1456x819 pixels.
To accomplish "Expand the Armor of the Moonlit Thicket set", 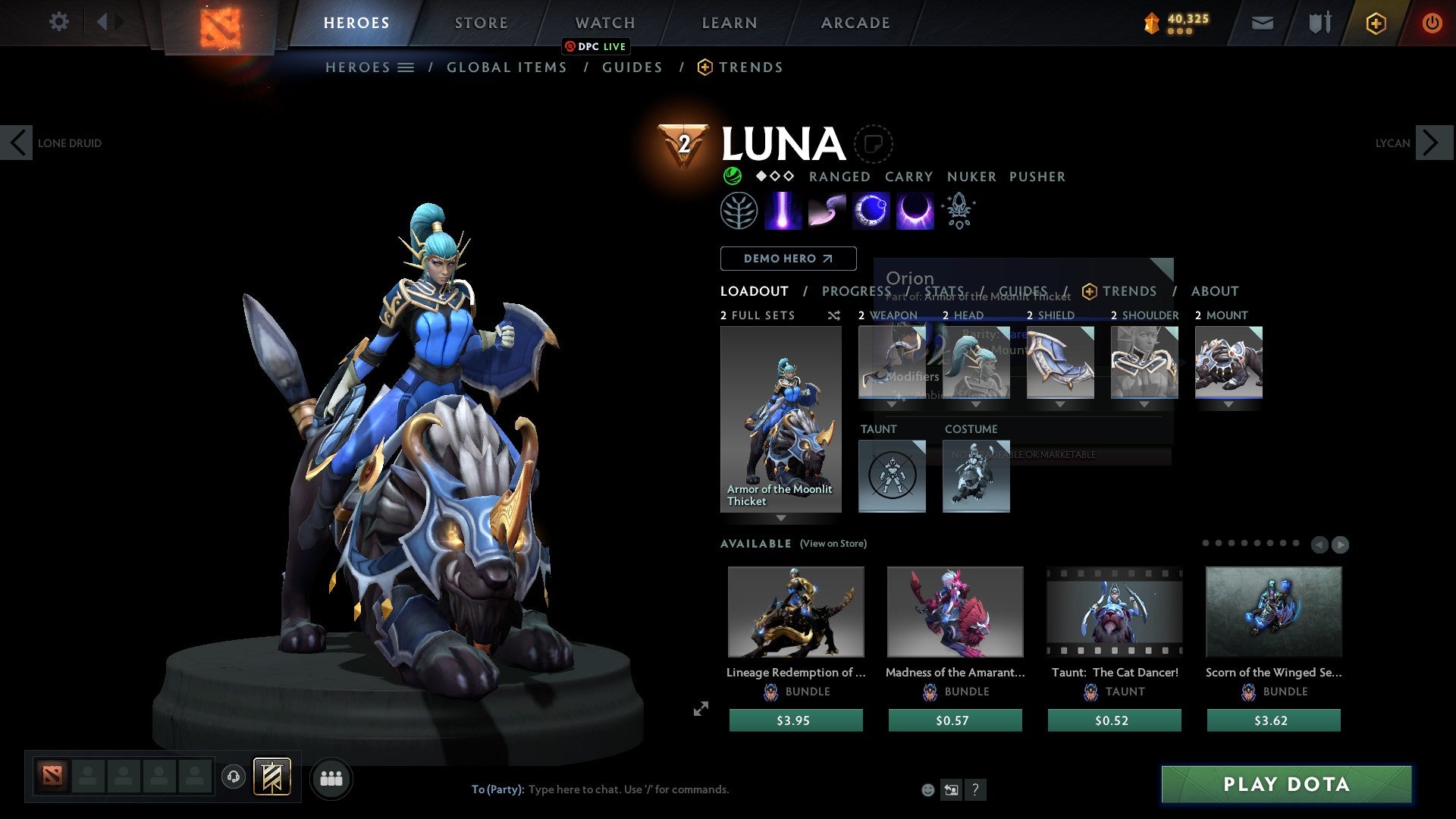I will (781, 519).
